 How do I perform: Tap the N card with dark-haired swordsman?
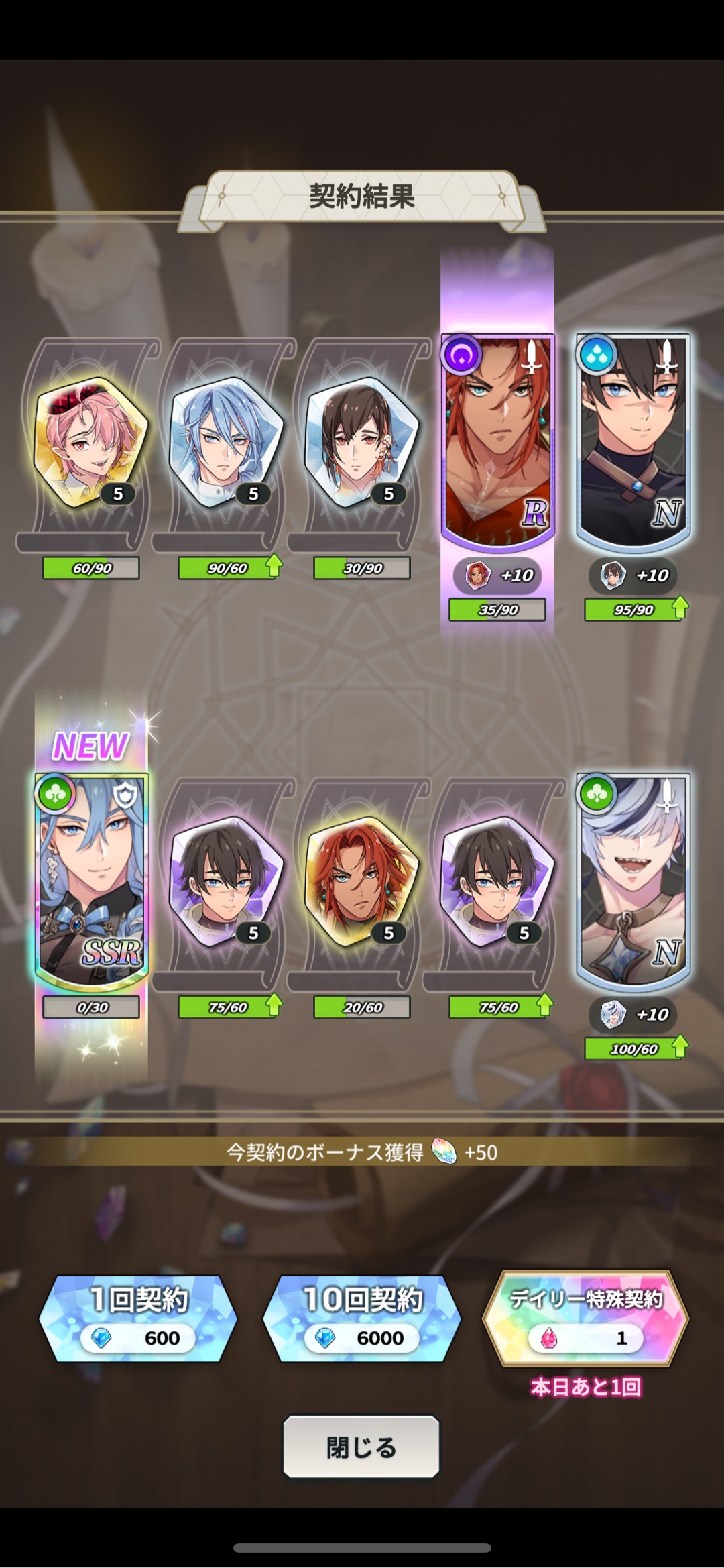[633, 439]
